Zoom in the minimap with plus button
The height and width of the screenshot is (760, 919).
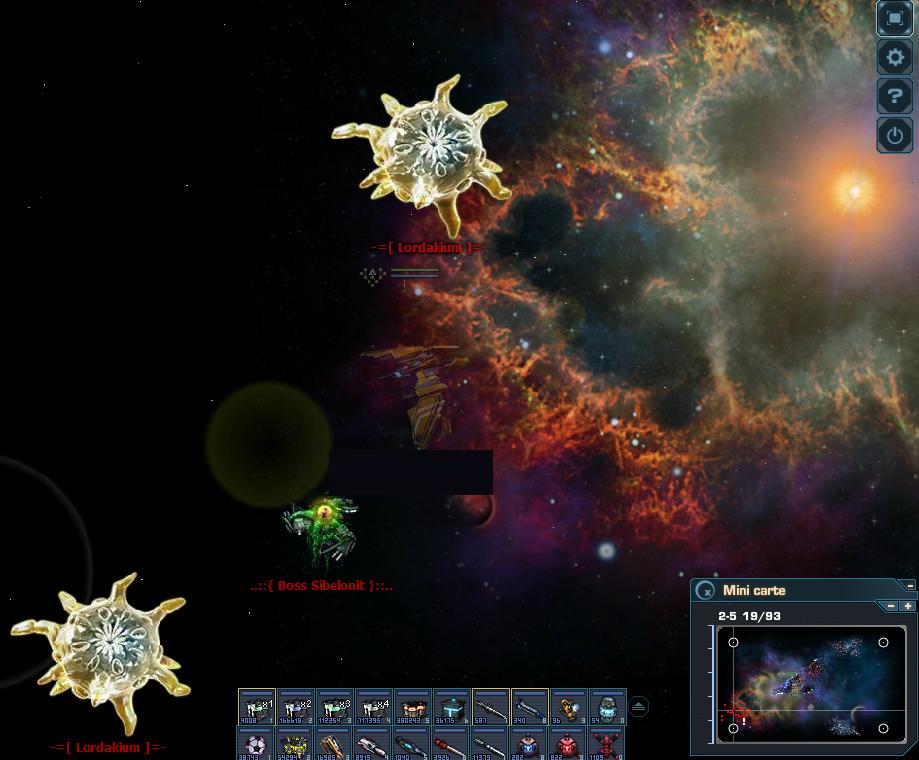pos(908,606)
